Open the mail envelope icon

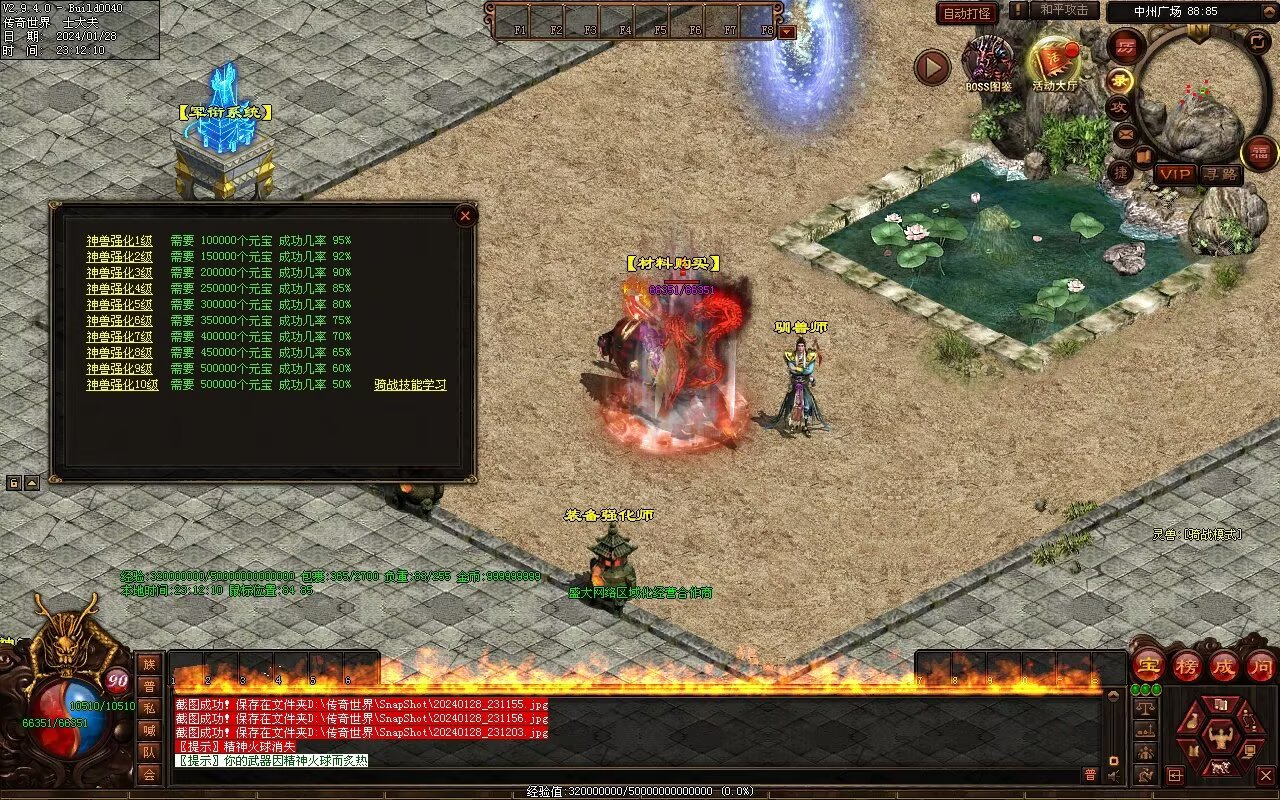(x=1125, y=133)
